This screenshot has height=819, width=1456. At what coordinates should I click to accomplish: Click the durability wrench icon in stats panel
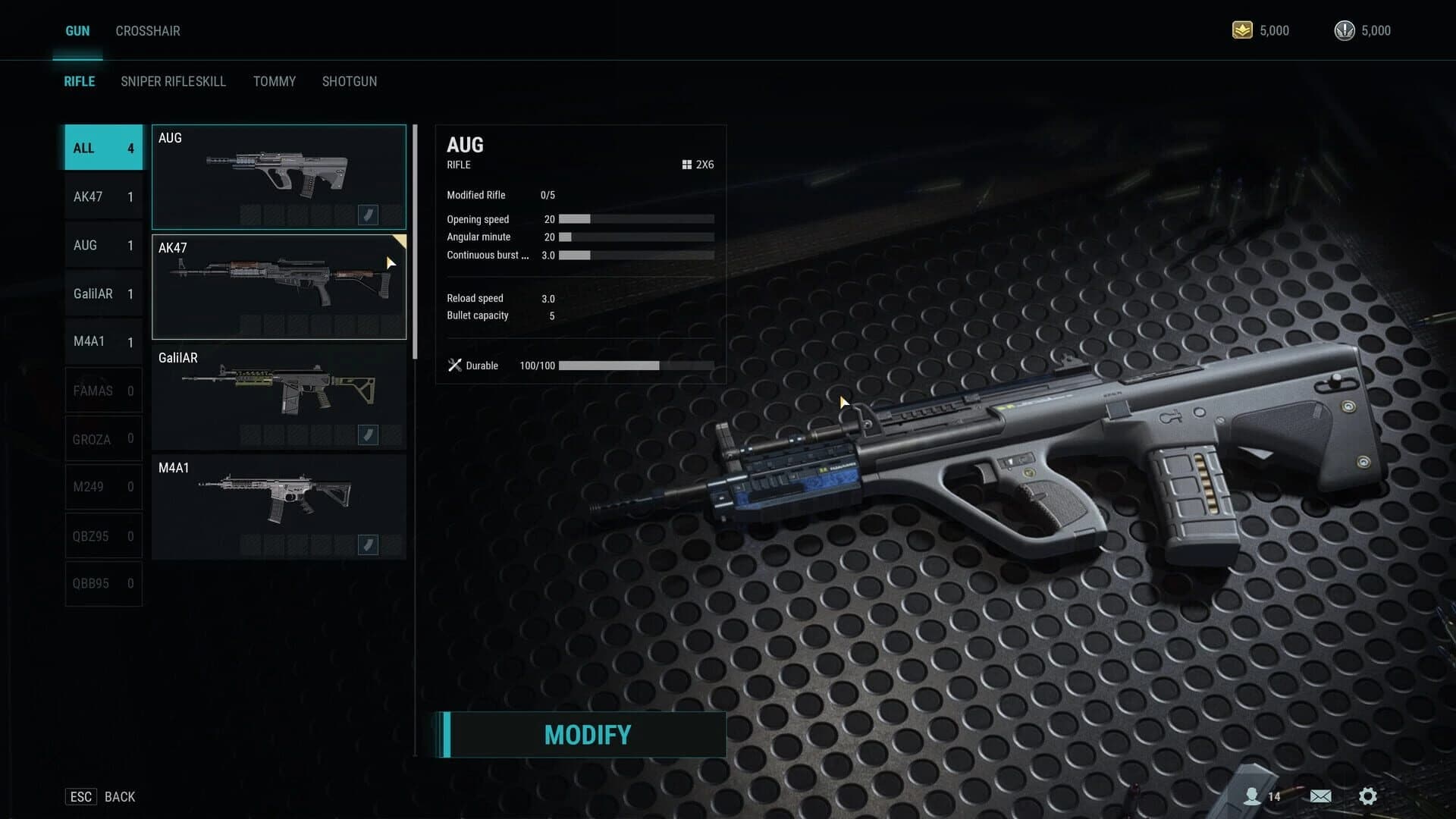coord(455,365)
